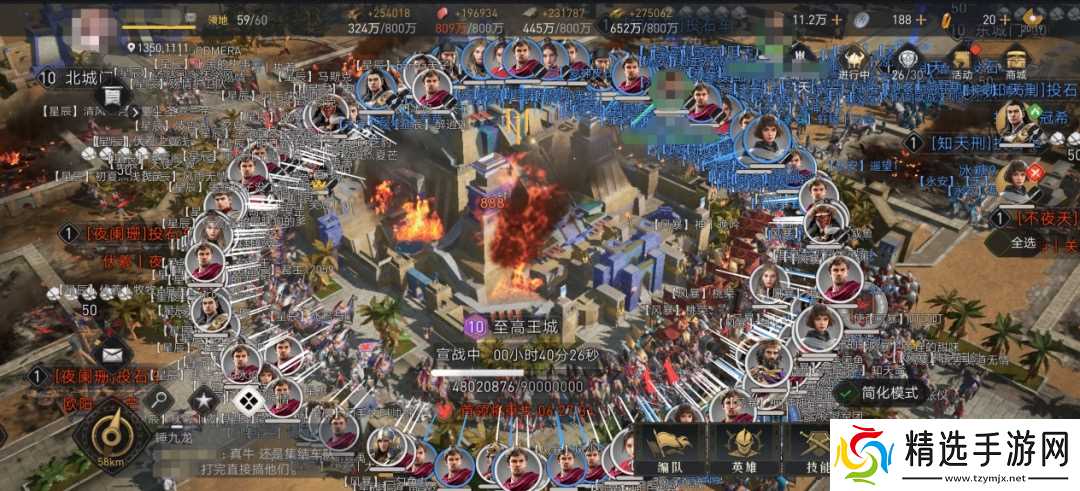Click the 全选 select-all button
The width and height of the screenshot is (1080, 491).
click(x=1023, y=243)
